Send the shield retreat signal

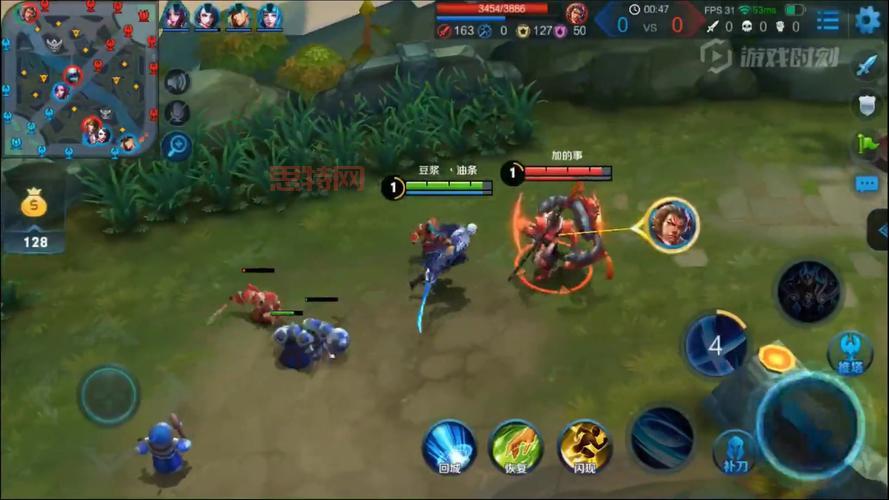pos(866,105)
